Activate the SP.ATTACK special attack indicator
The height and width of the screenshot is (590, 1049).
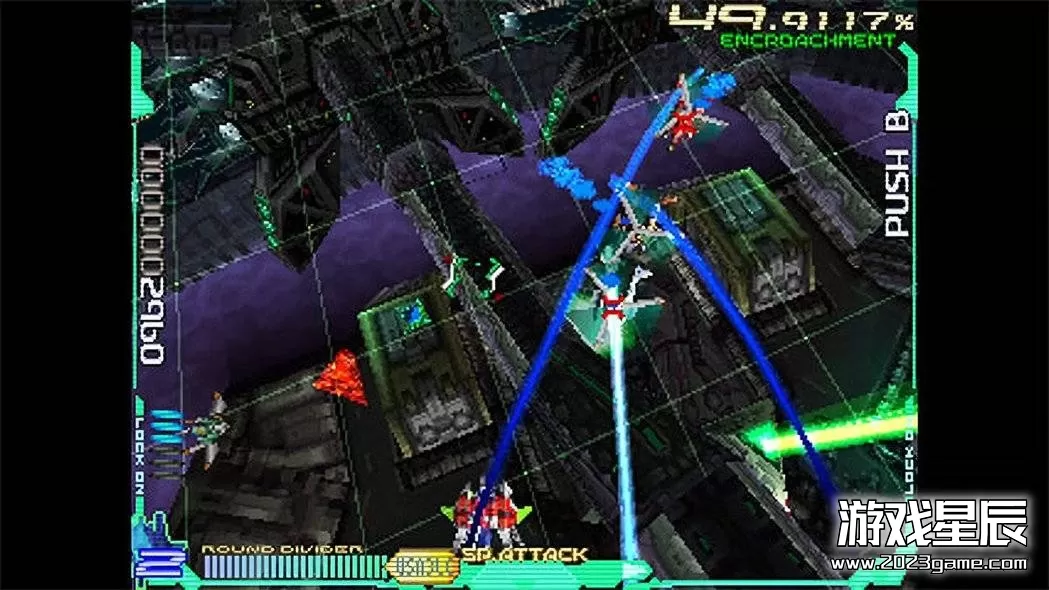tap(524, 555)
